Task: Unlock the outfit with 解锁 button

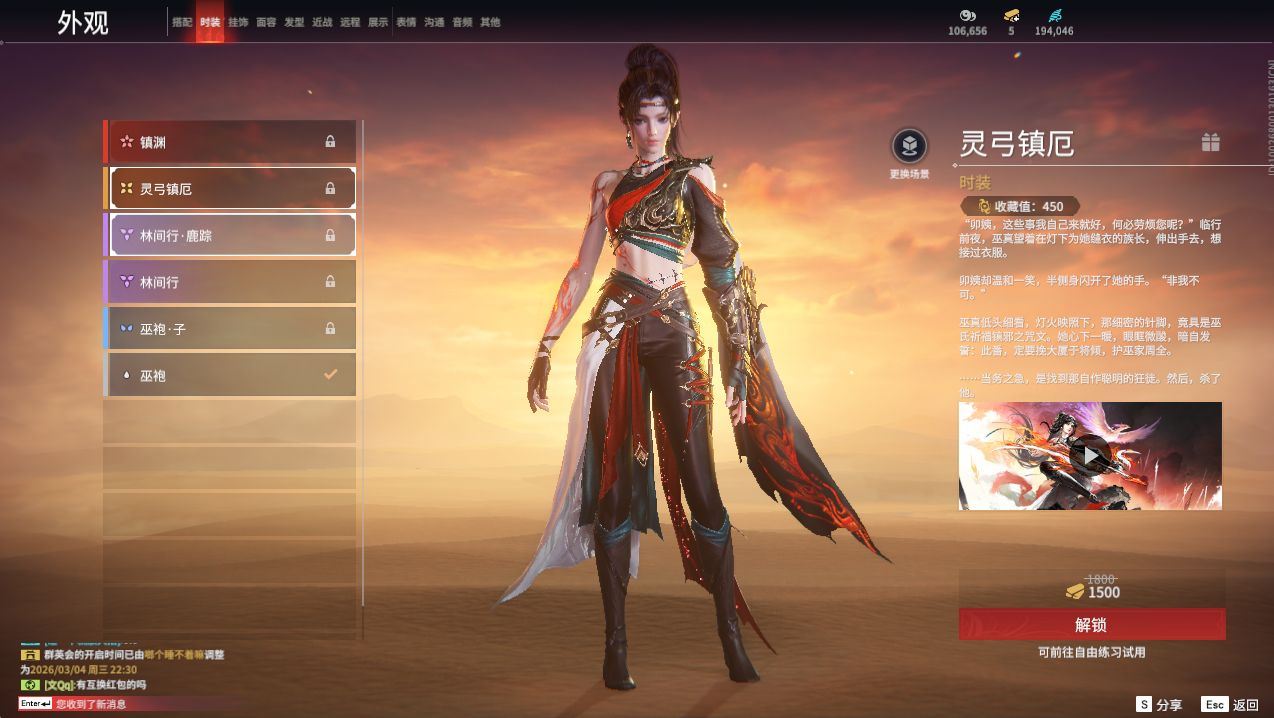Action: click(x=1091, y=625)
